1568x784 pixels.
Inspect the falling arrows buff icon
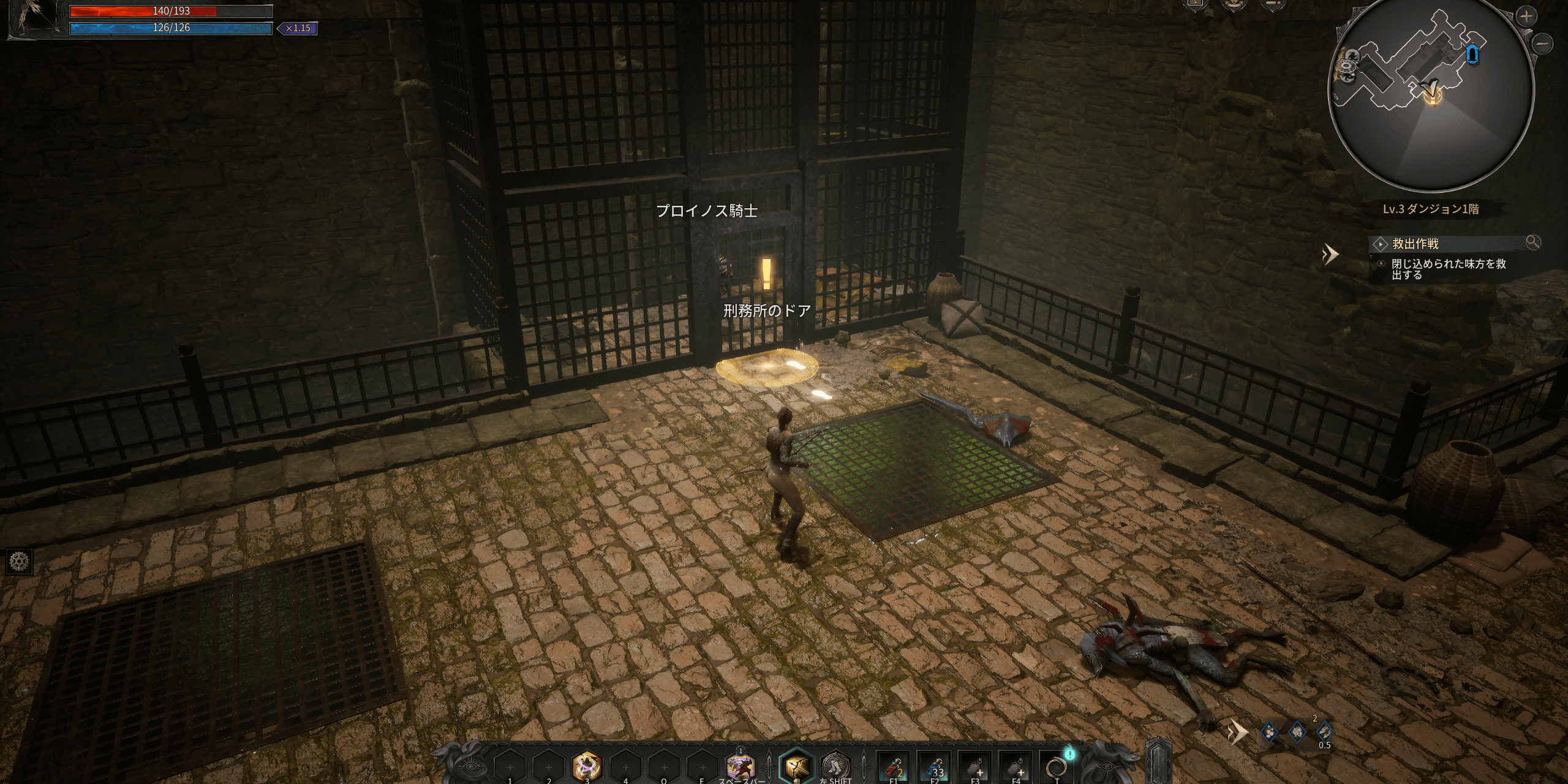(x=1324, y=731)
